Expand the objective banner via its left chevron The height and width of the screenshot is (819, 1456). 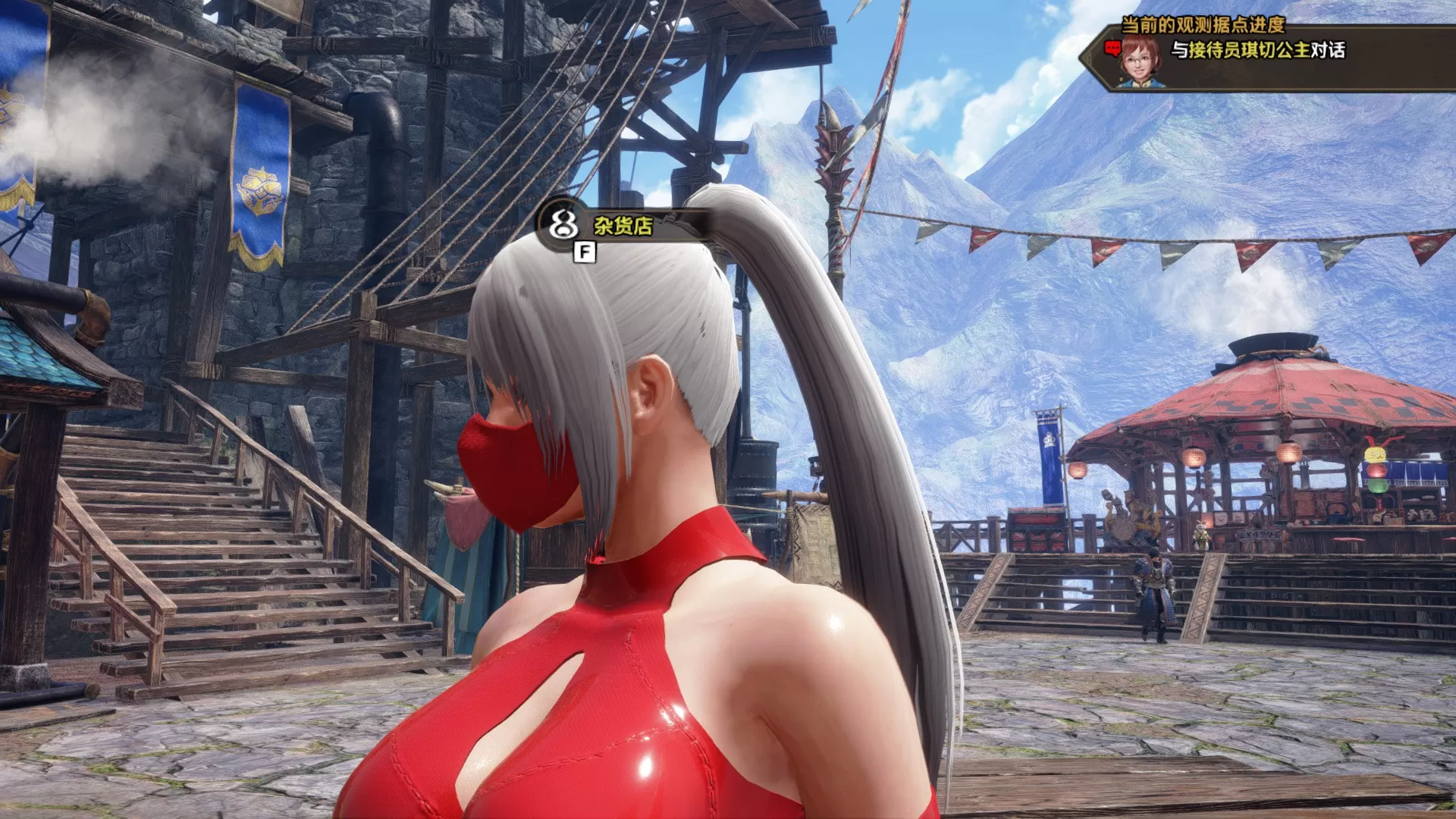1090,55
